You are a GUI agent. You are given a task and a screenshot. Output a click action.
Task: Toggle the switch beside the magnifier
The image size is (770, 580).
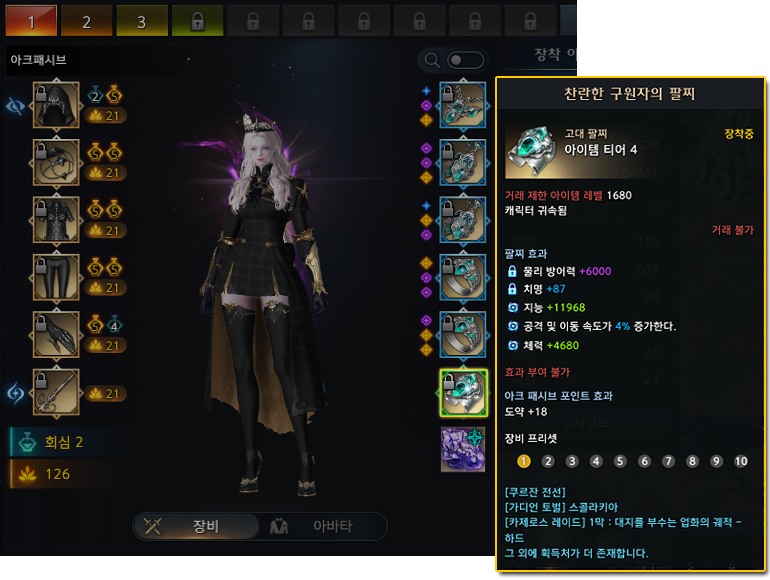click(x=466, y=60)
